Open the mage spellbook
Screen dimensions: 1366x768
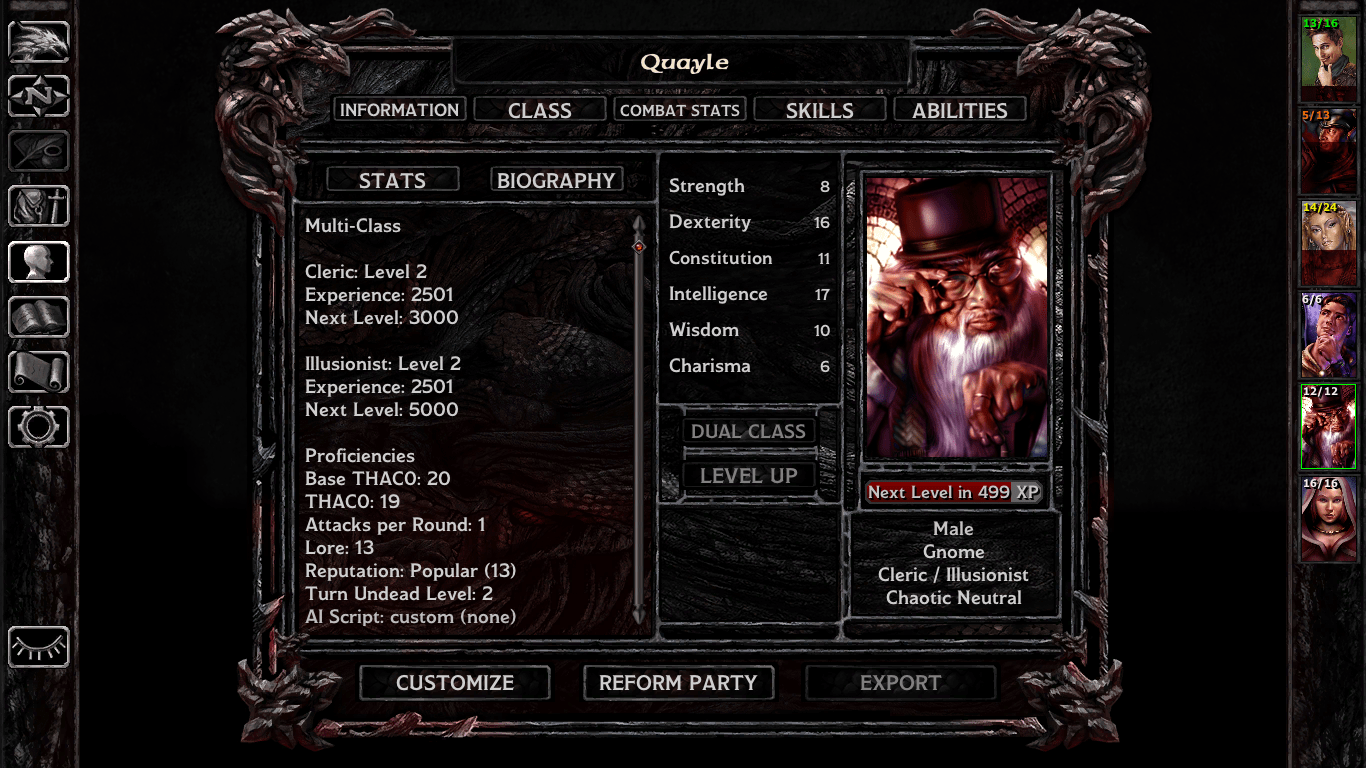point(38,317)
